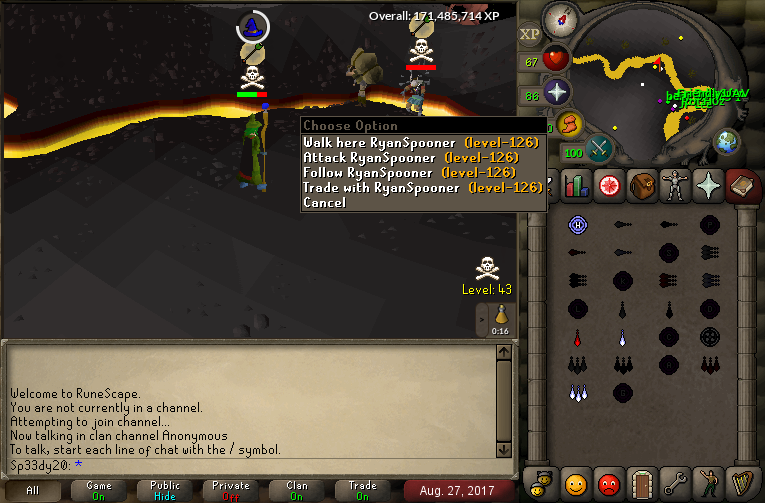Click the compass to face north
The height and width of the screenshot is (503, 765).
click(x=559, y=20)
